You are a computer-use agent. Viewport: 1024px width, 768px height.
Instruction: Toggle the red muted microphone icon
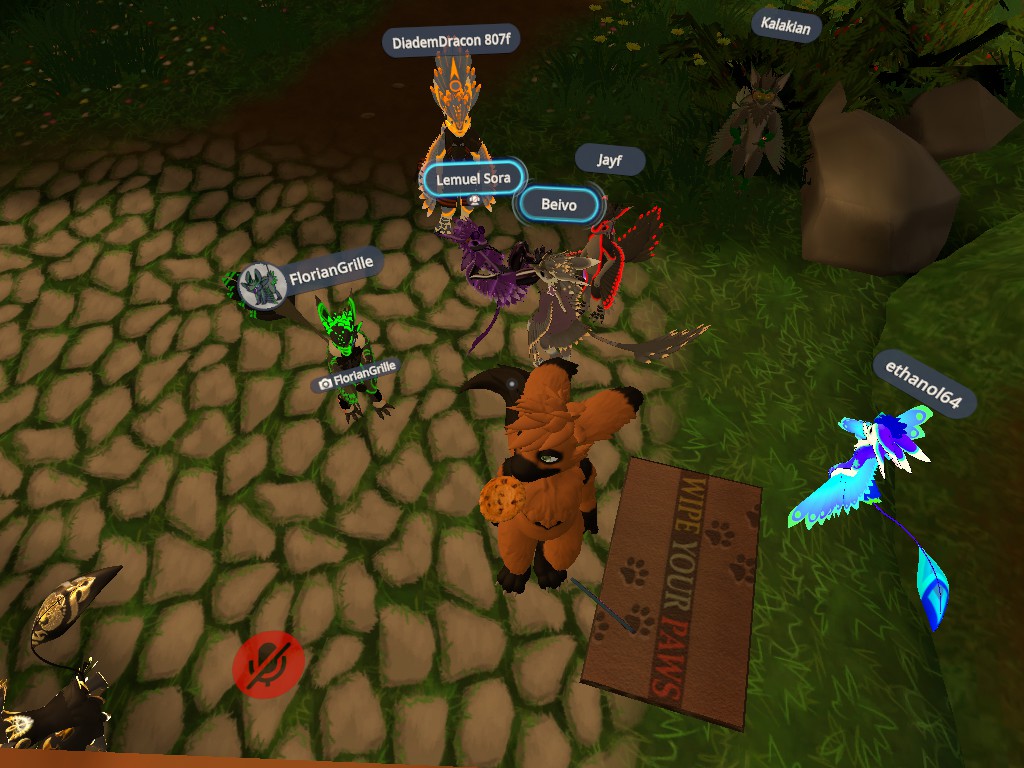pyautogui.click(x=269, y=661)
